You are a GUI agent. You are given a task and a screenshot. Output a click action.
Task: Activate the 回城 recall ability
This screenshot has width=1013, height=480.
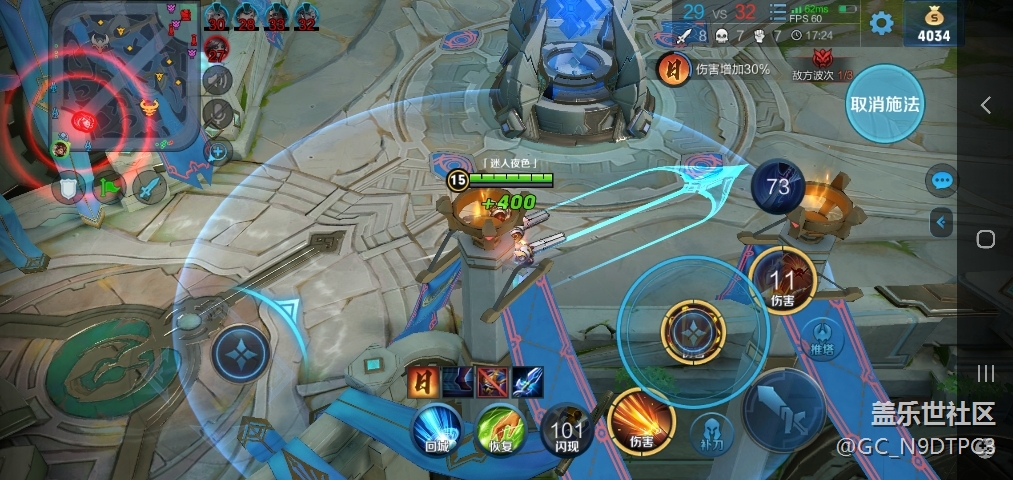point(437,430)
